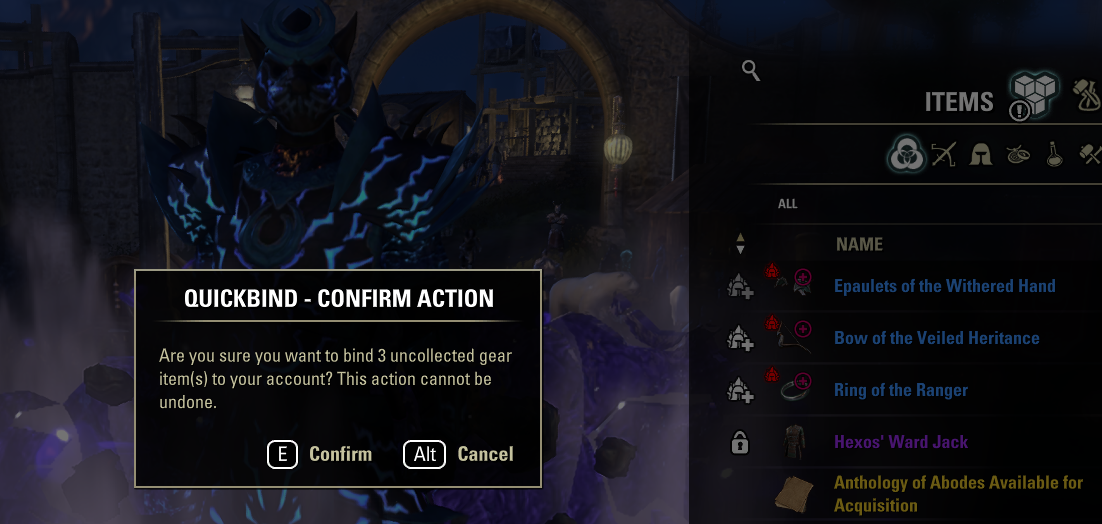Filter inventory by consumables potion icon
Image resolution: width=1102 pixels, height=524 pixels.
coord(1054,155)
